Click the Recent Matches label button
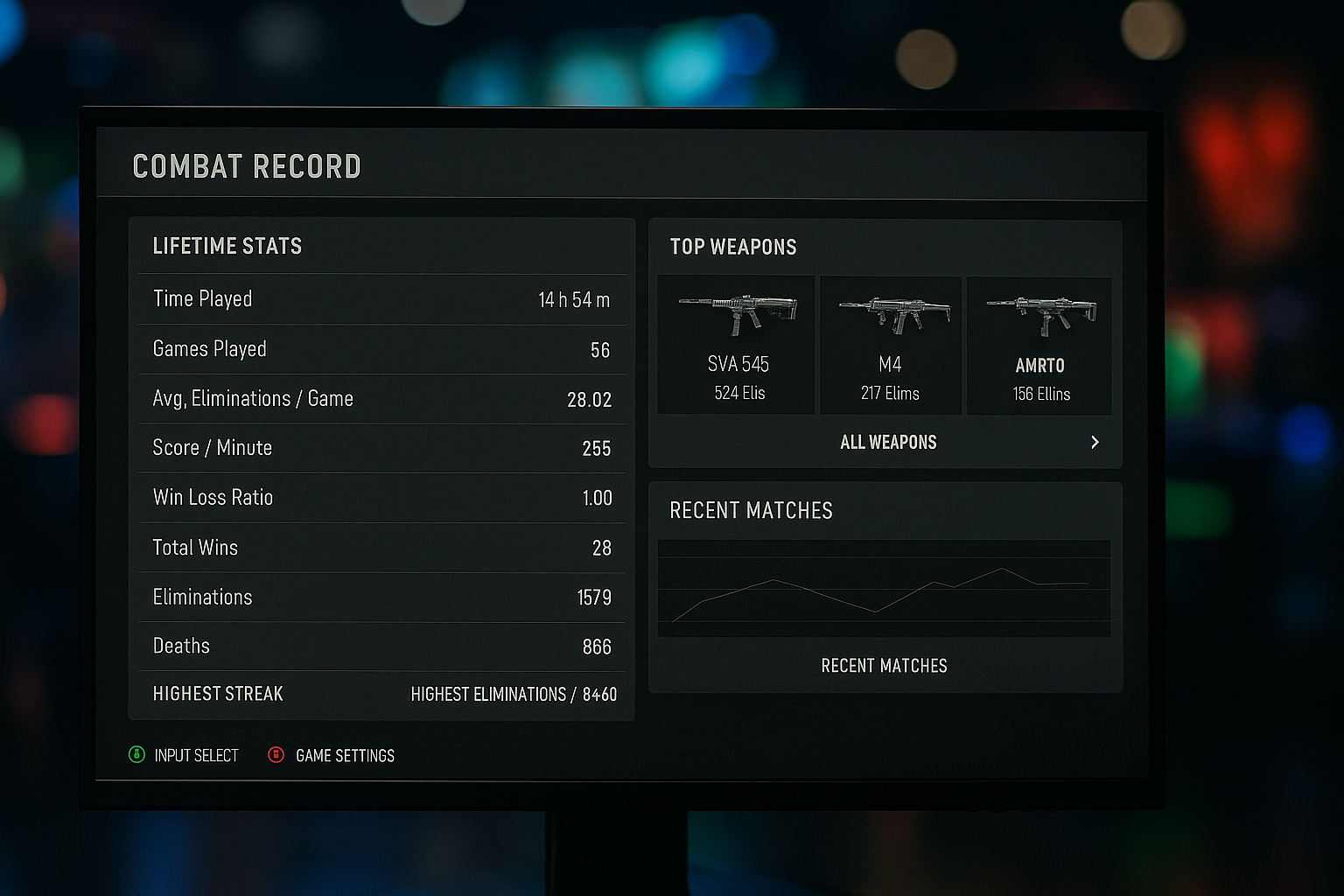 [884, 666]
